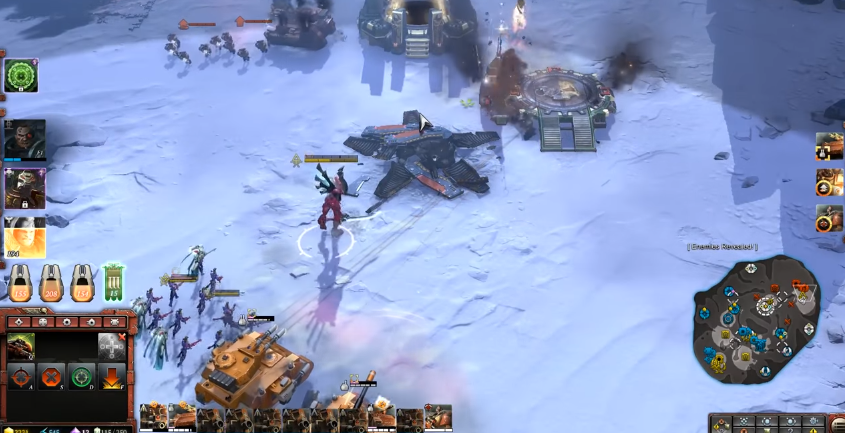
Task: Select the first squad card in army bar
Action: pyautogui.click(x=153, y=418)
